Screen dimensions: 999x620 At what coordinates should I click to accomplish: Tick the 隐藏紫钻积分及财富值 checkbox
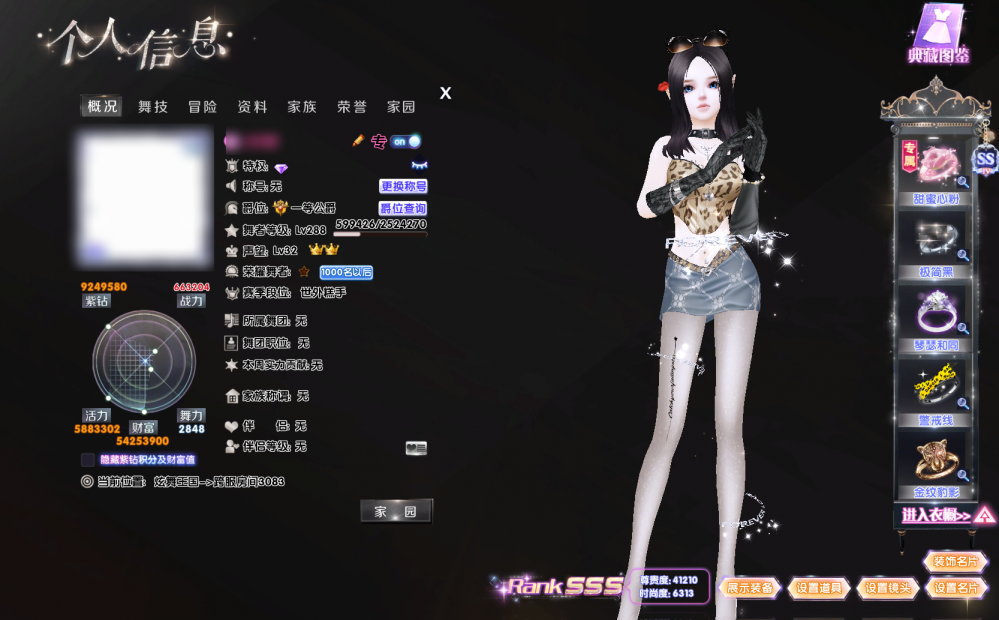88,460
